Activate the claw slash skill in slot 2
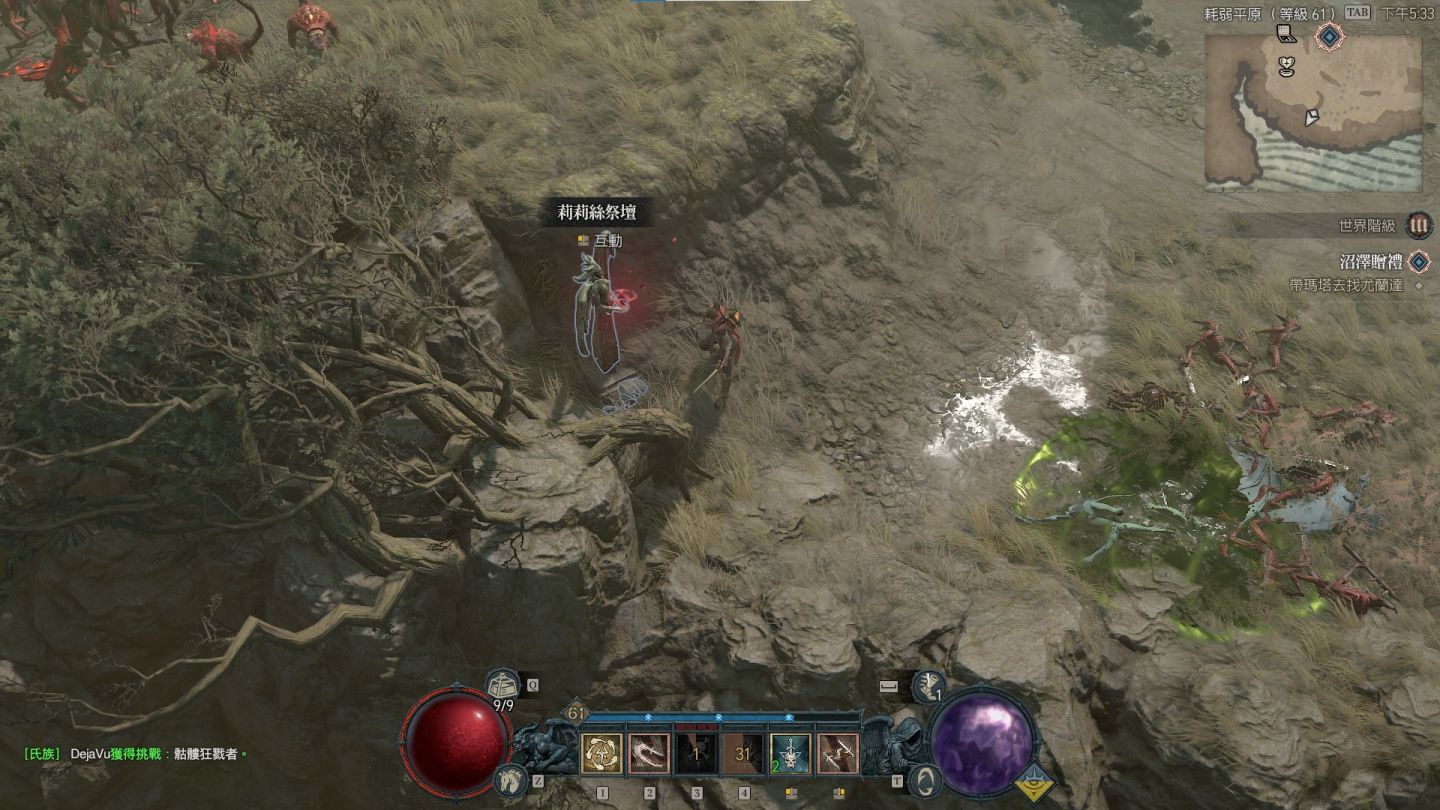Image resolution: width=1440 pixels, height=810 pixels. click(x=649, y=754)
